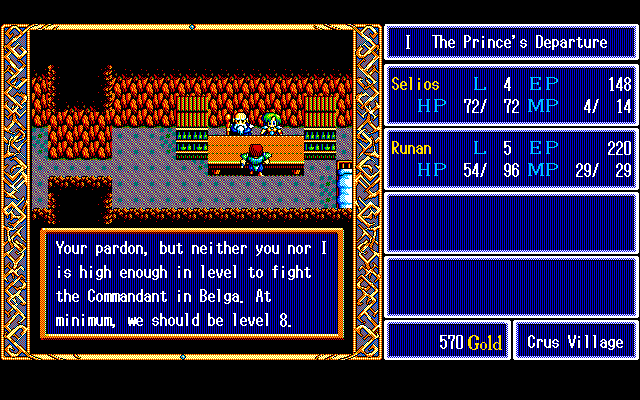Advance the dialogue about the Belga Commandant
The width and height of the screenshot is (640, 400).
pyautogui.click(x=192, y=284)
